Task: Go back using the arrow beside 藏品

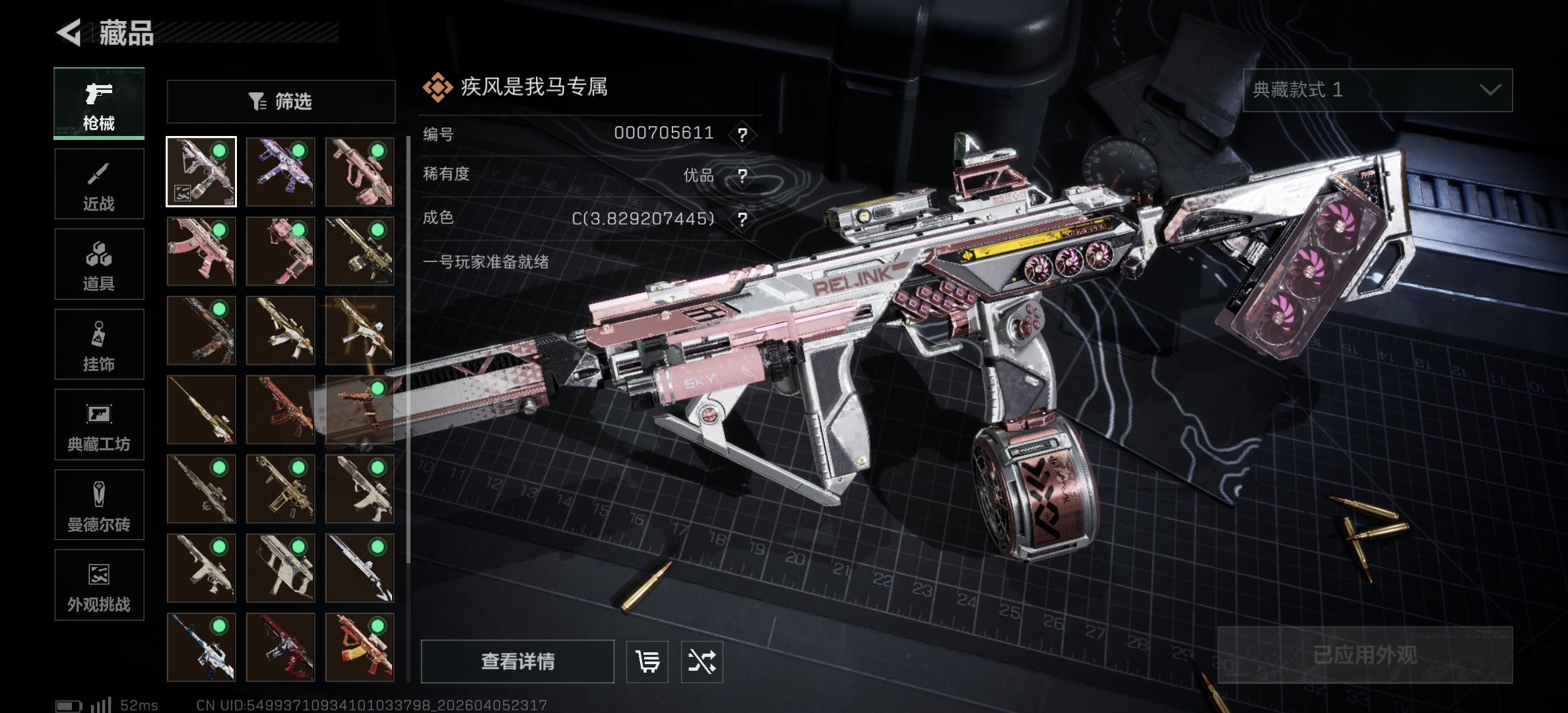Action: (69, 32)
